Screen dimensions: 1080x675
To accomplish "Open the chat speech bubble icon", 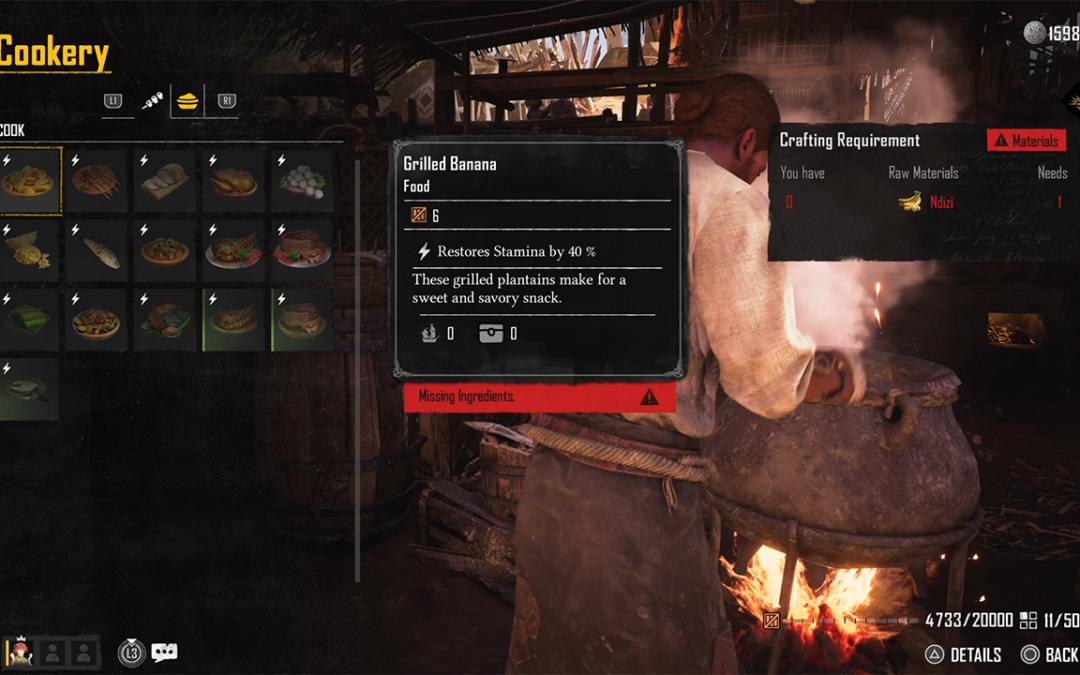I will click(164, 653).
